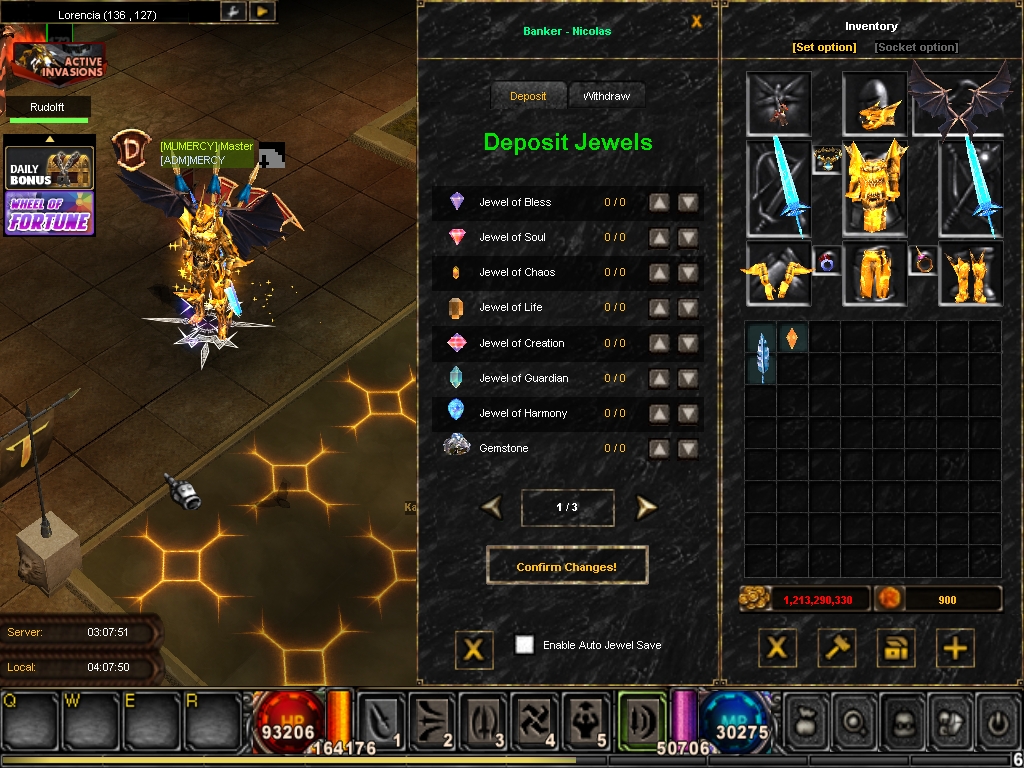View Active Invasions banner
1024x768 pixels.
[58, 66]
